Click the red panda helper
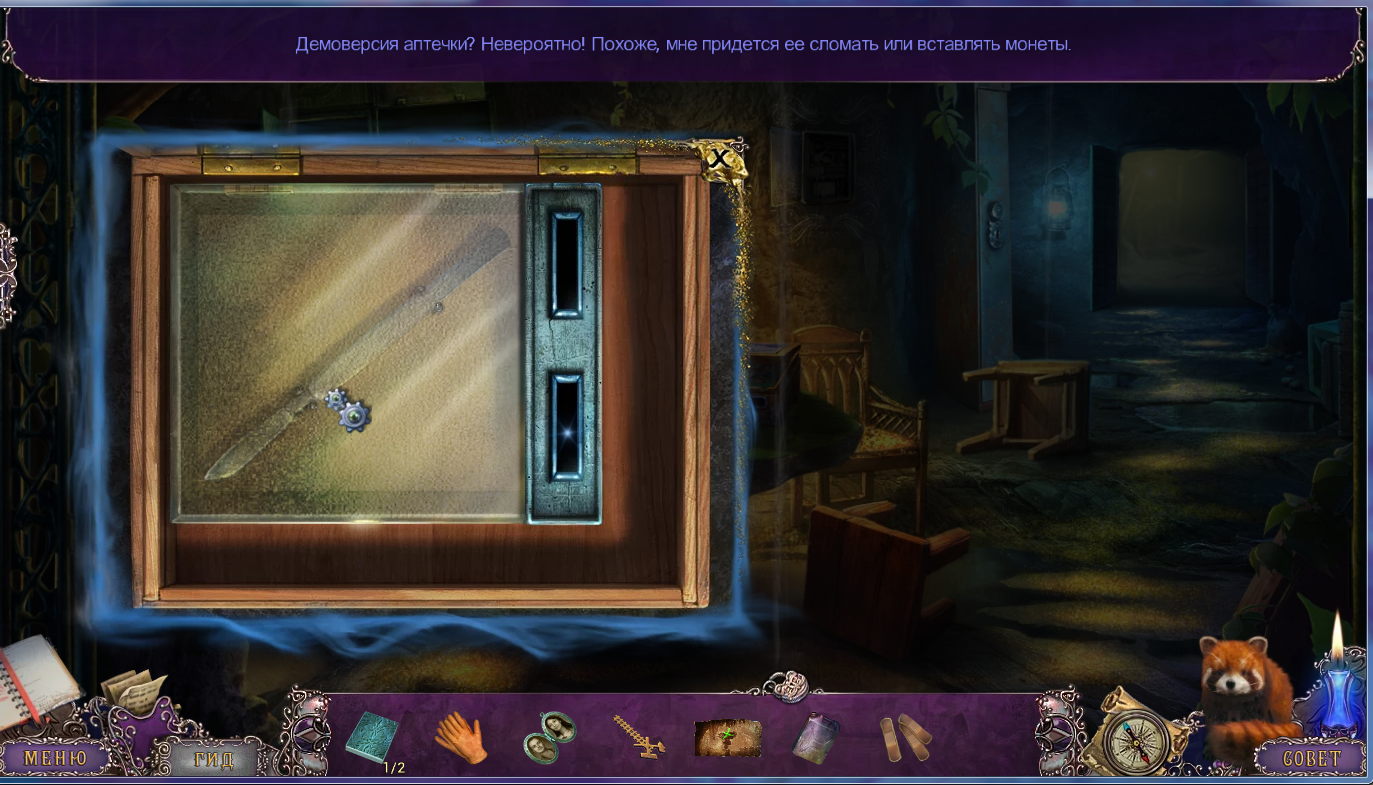This screenshot has height=785, width=1373. point(1242,700)
